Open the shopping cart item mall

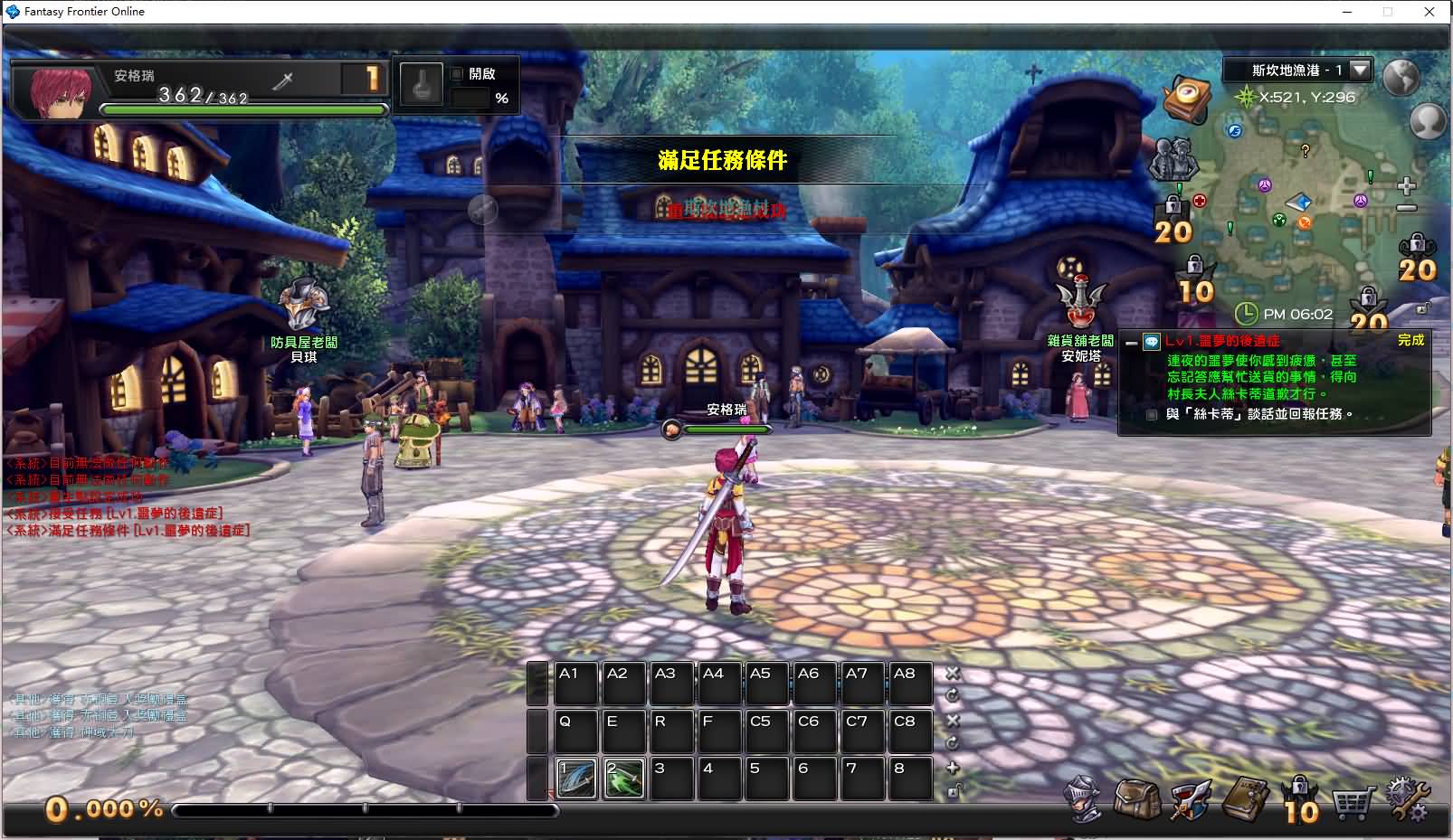pos(1352,800)
